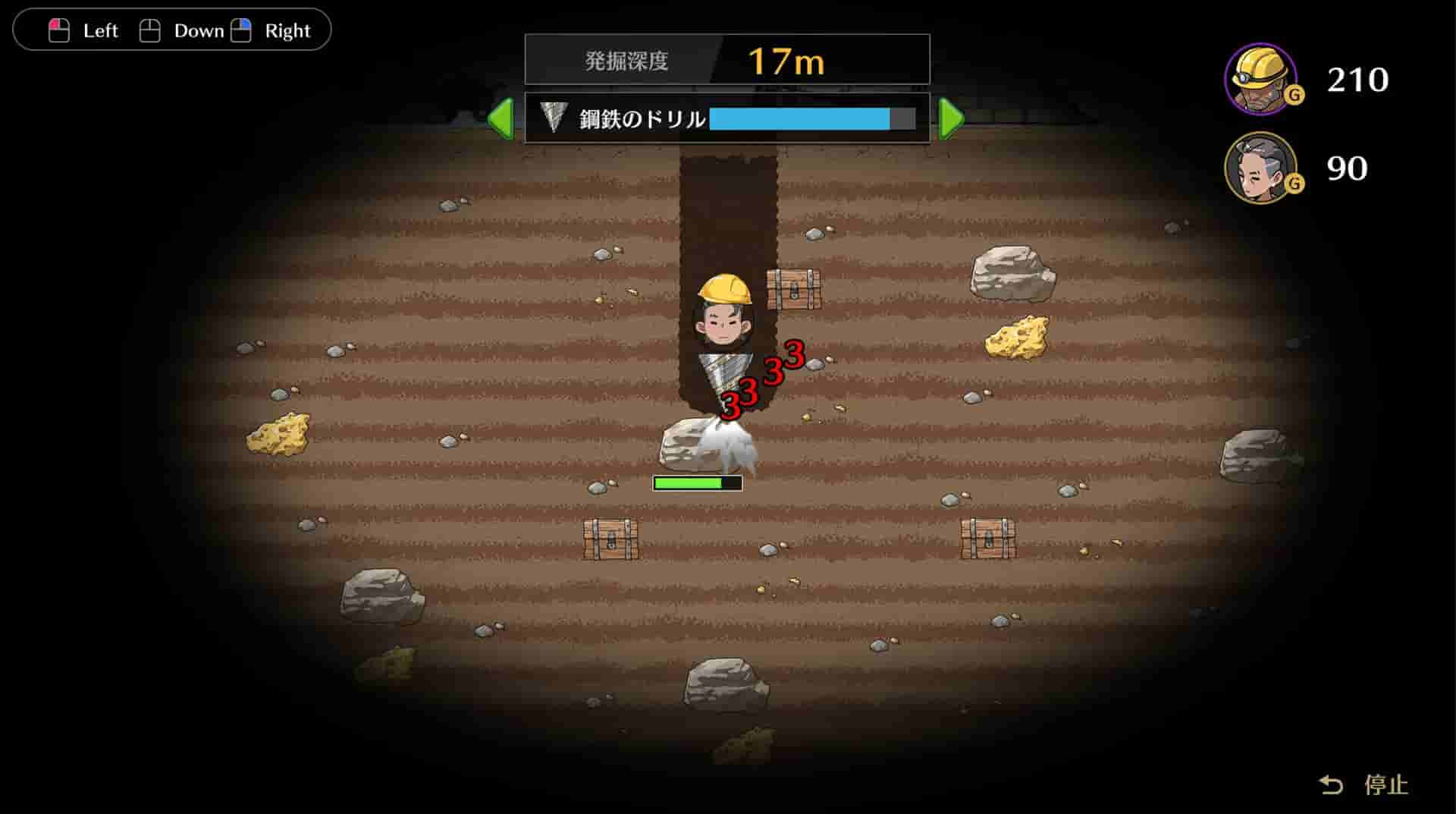Select the drill icon beside 鋼鉄のドリル label

click(552, 118)
